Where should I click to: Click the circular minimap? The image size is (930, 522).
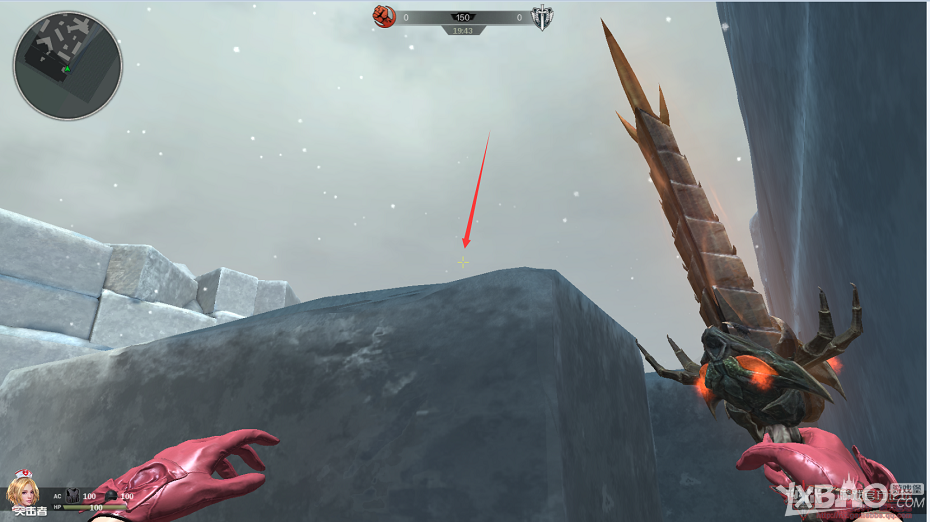click(67, 66)
